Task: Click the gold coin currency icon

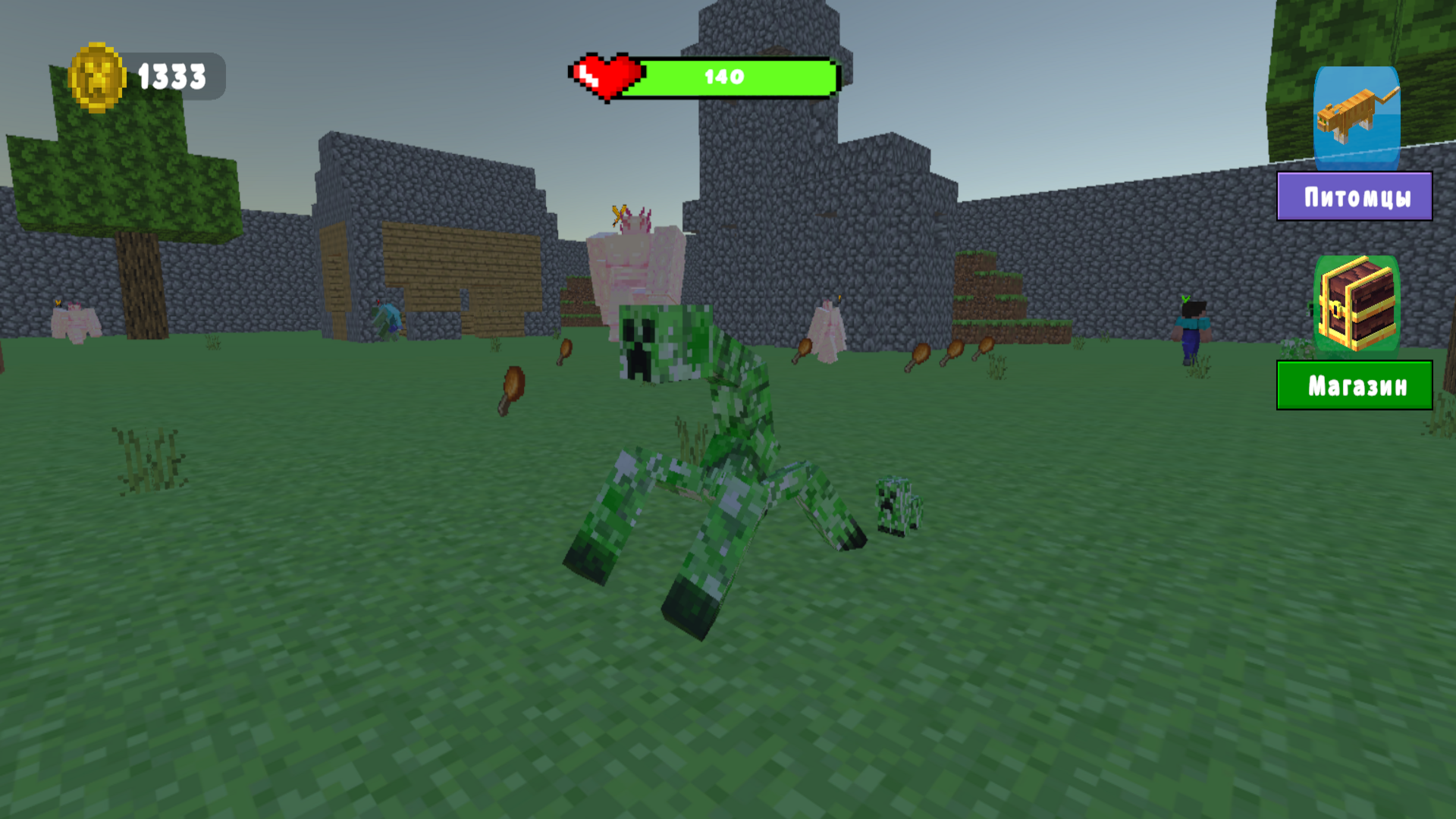Action: pyautogui.click(x=97, y=74)
